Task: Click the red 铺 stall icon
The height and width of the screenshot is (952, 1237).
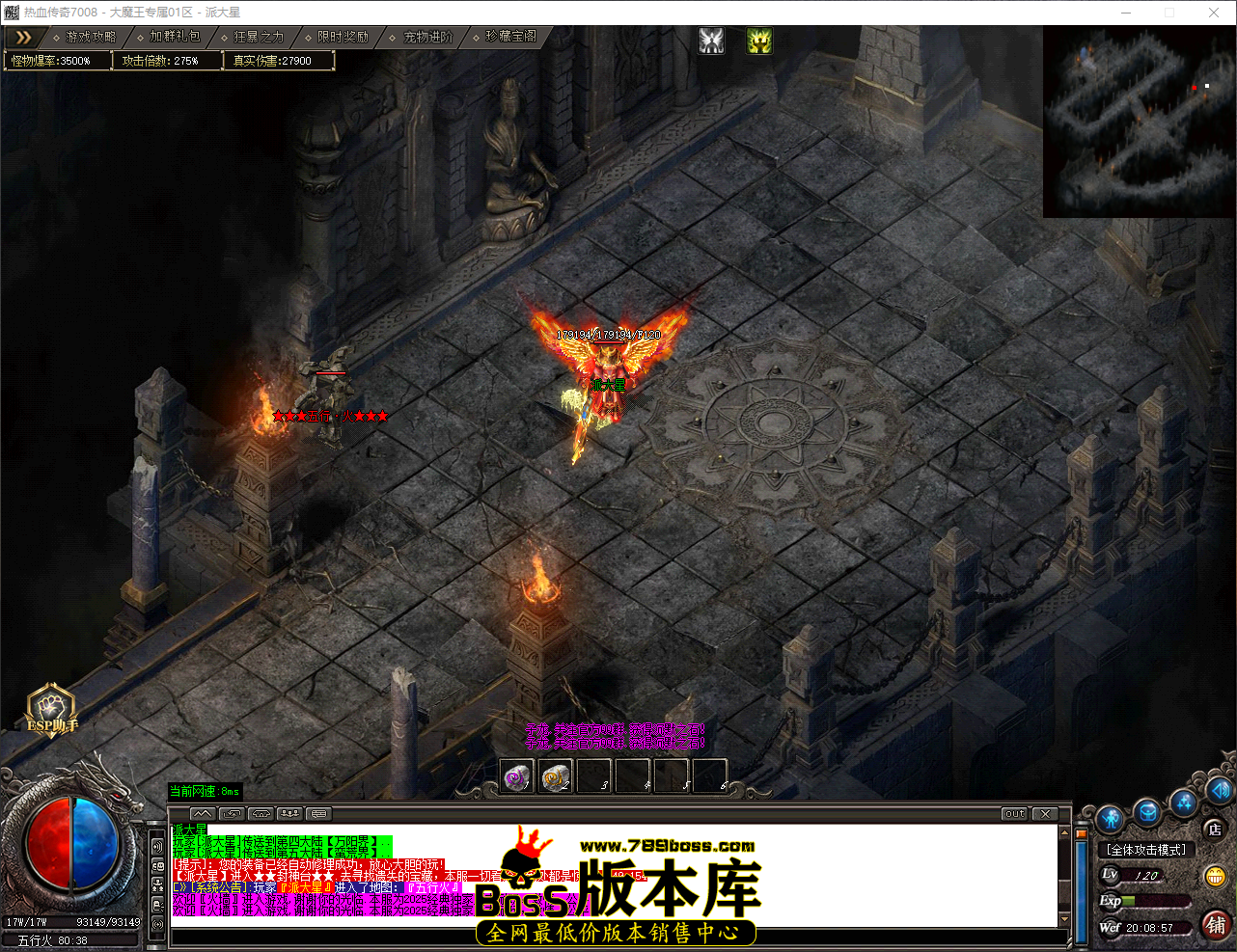Action: (1214, 924)
